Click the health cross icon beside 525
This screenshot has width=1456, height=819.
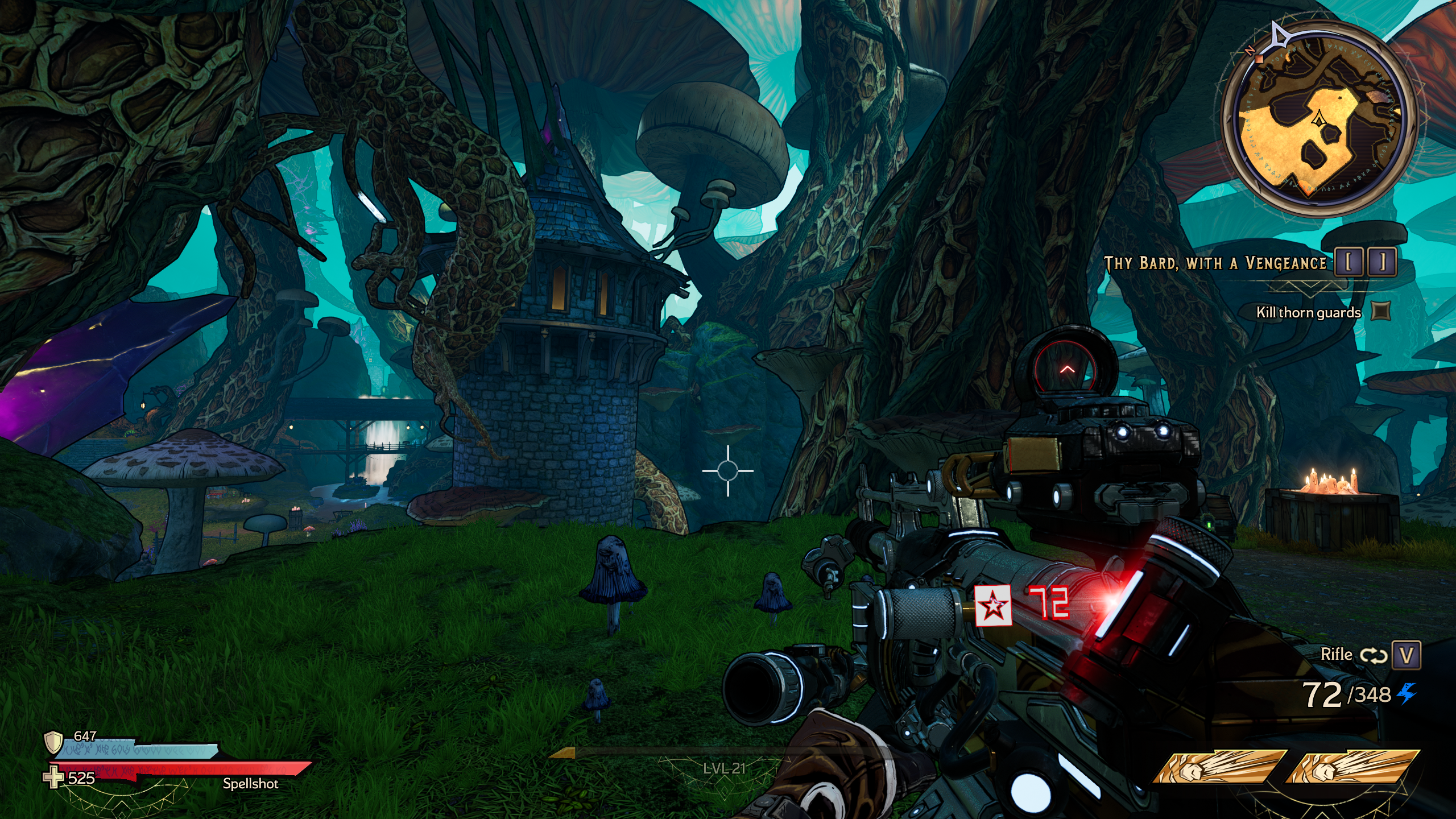[x=53, y=777]
